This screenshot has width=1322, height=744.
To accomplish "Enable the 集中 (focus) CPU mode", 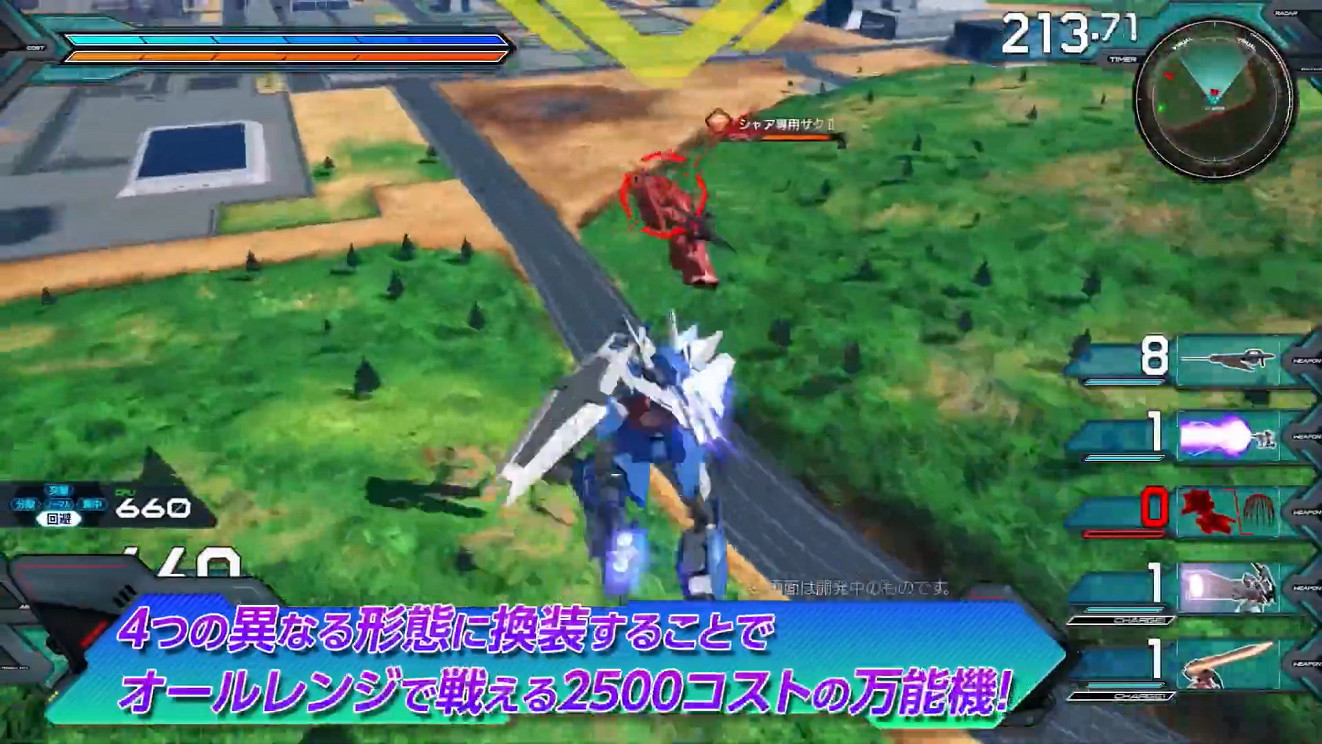I will pos(94,503).
